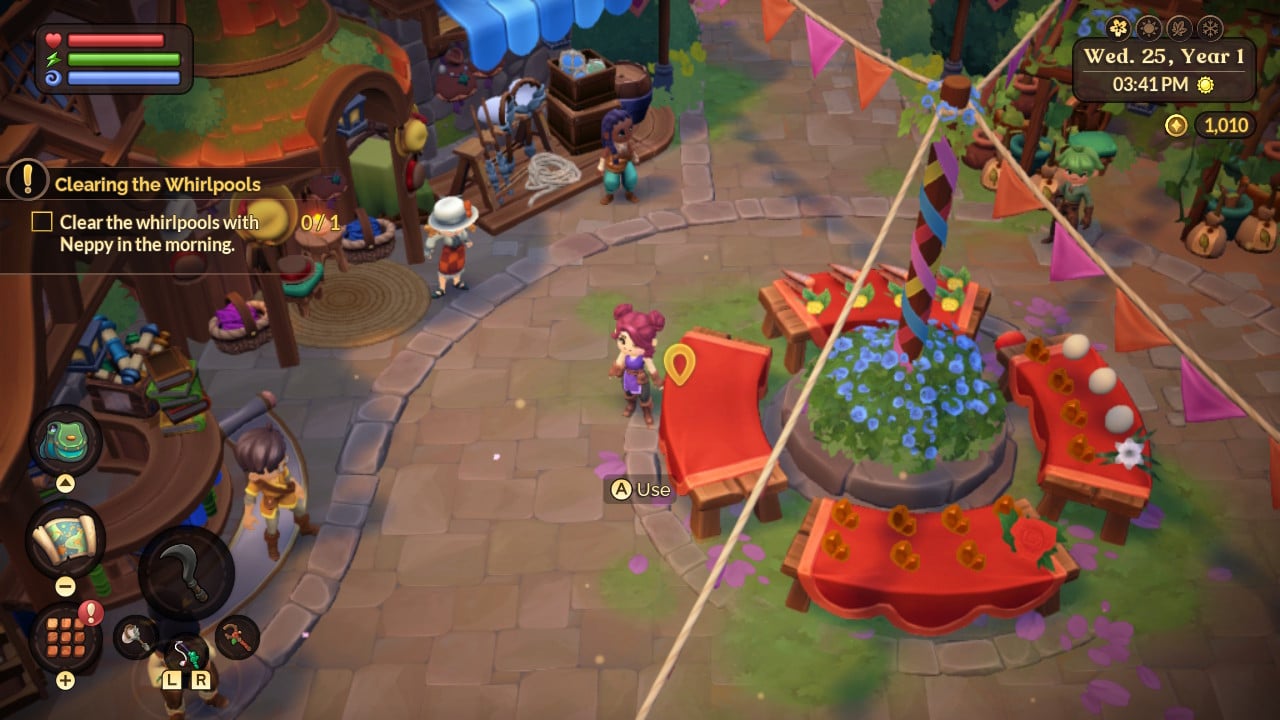Toggle the spring flower season icon
This screenshot has height=720, width=1280.
pos(1118,29)
